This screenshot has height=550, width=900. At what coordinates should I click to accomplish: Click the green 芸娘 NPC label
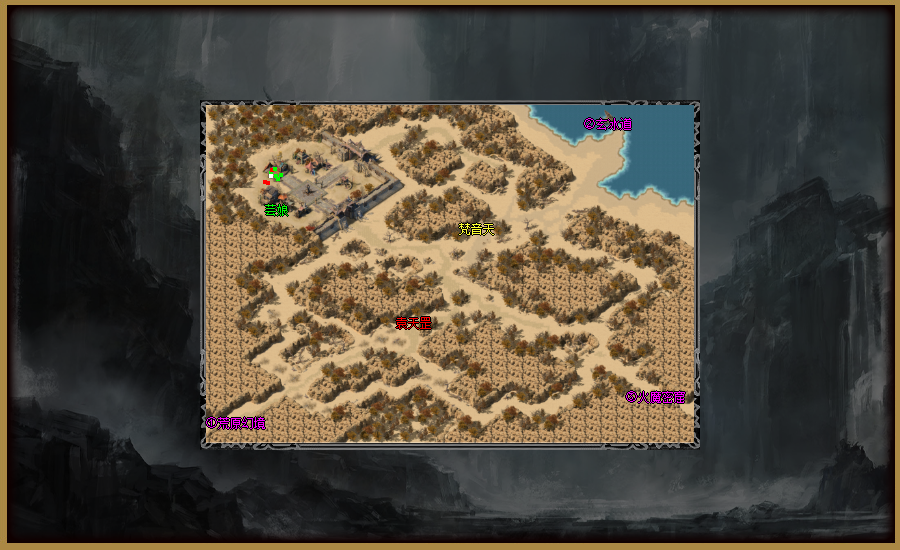pyautogui.click(x=276, y=210)
